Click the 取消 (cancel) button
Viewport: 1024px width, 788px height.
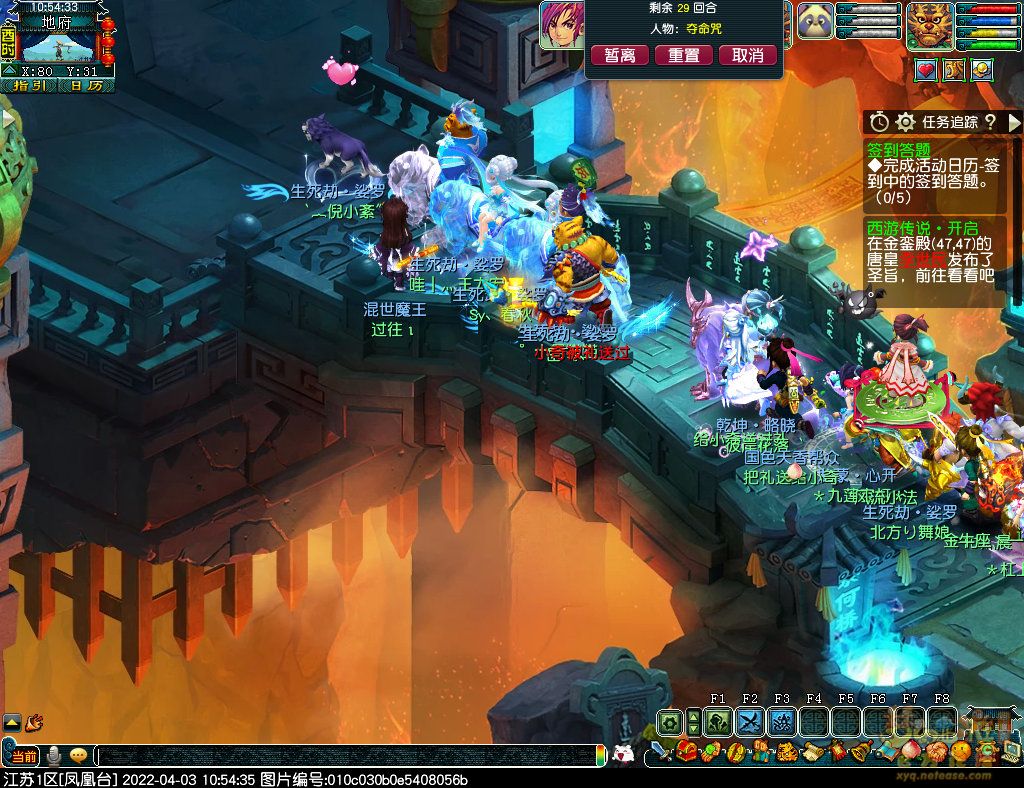[x=748, y=55]
